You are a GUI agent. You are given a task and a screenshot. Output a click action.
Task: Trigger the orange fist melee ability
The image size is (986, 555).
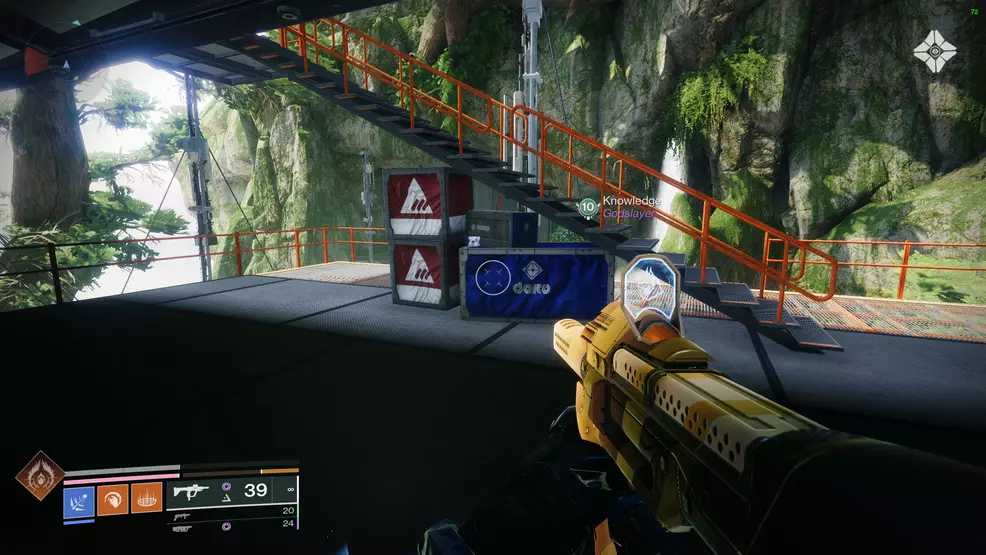[x=112, y=500]
